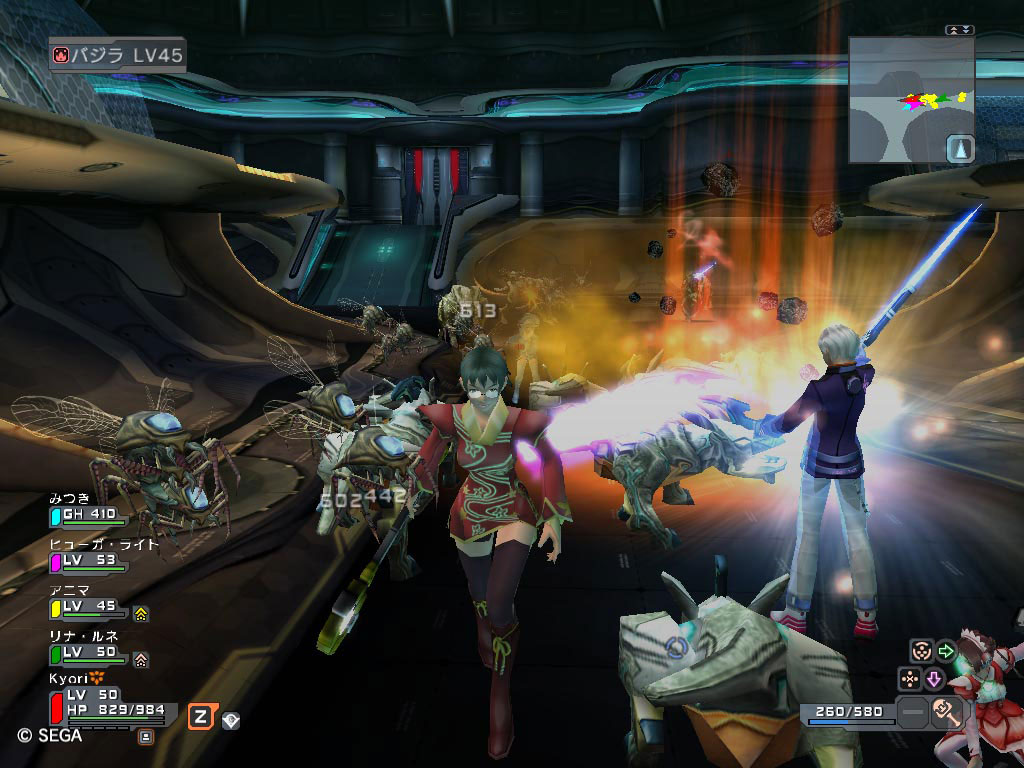Activate the four-dot cross palette icon

point(910,679)
